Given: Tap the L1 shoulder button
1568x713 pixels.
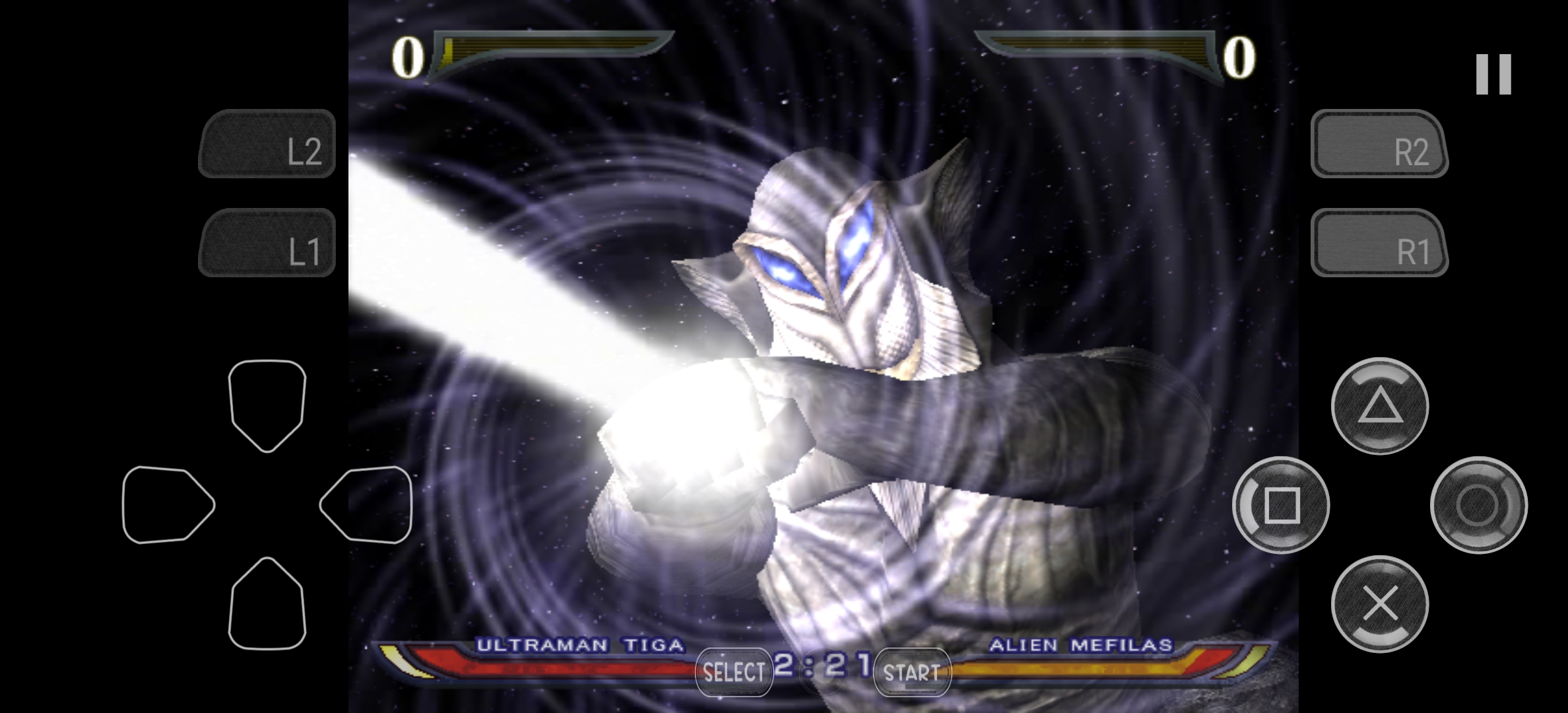Looking at the screenshot, I should [267, 243].
